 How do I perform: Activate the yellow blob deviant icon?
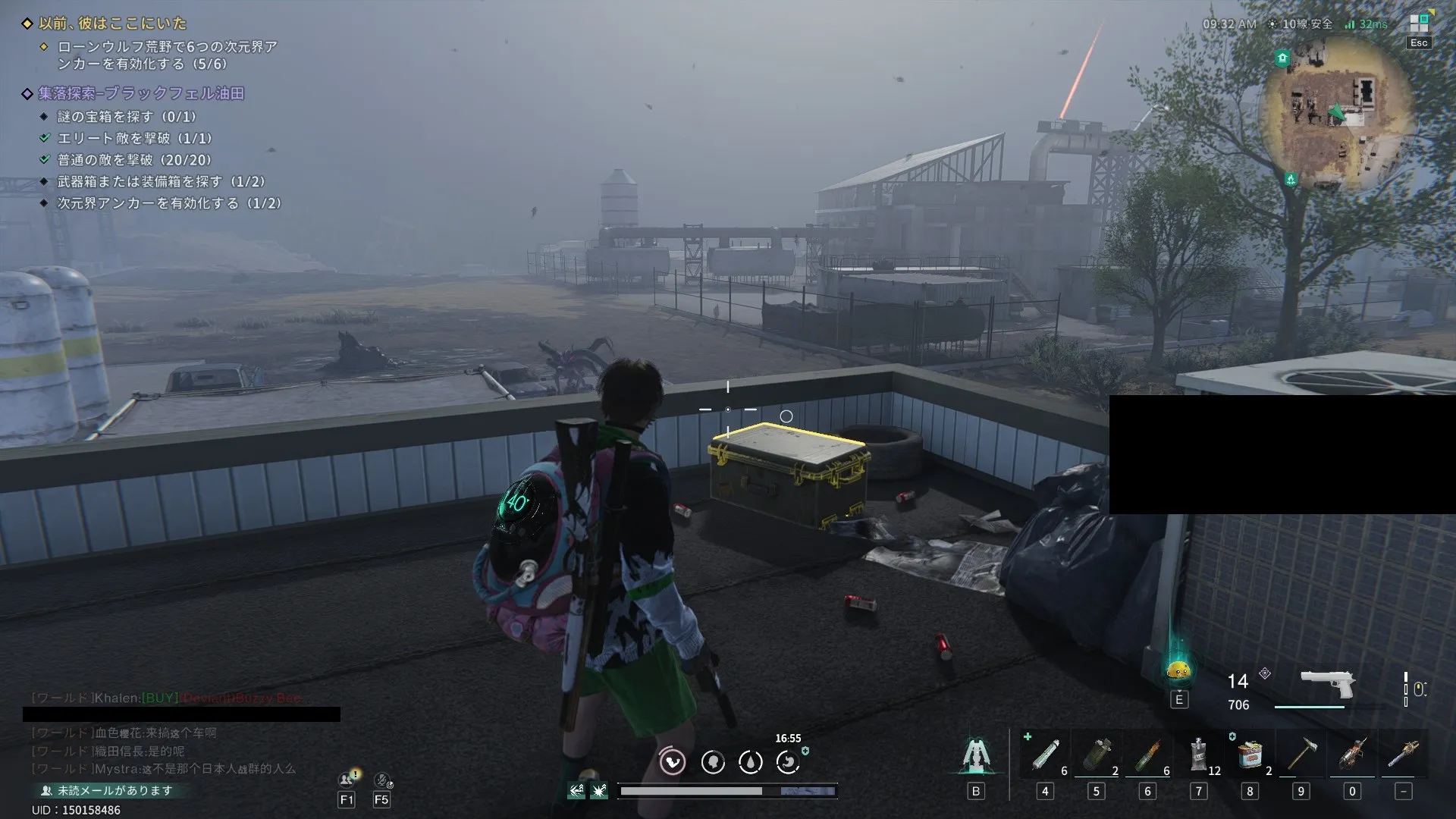click(1178, 670)
